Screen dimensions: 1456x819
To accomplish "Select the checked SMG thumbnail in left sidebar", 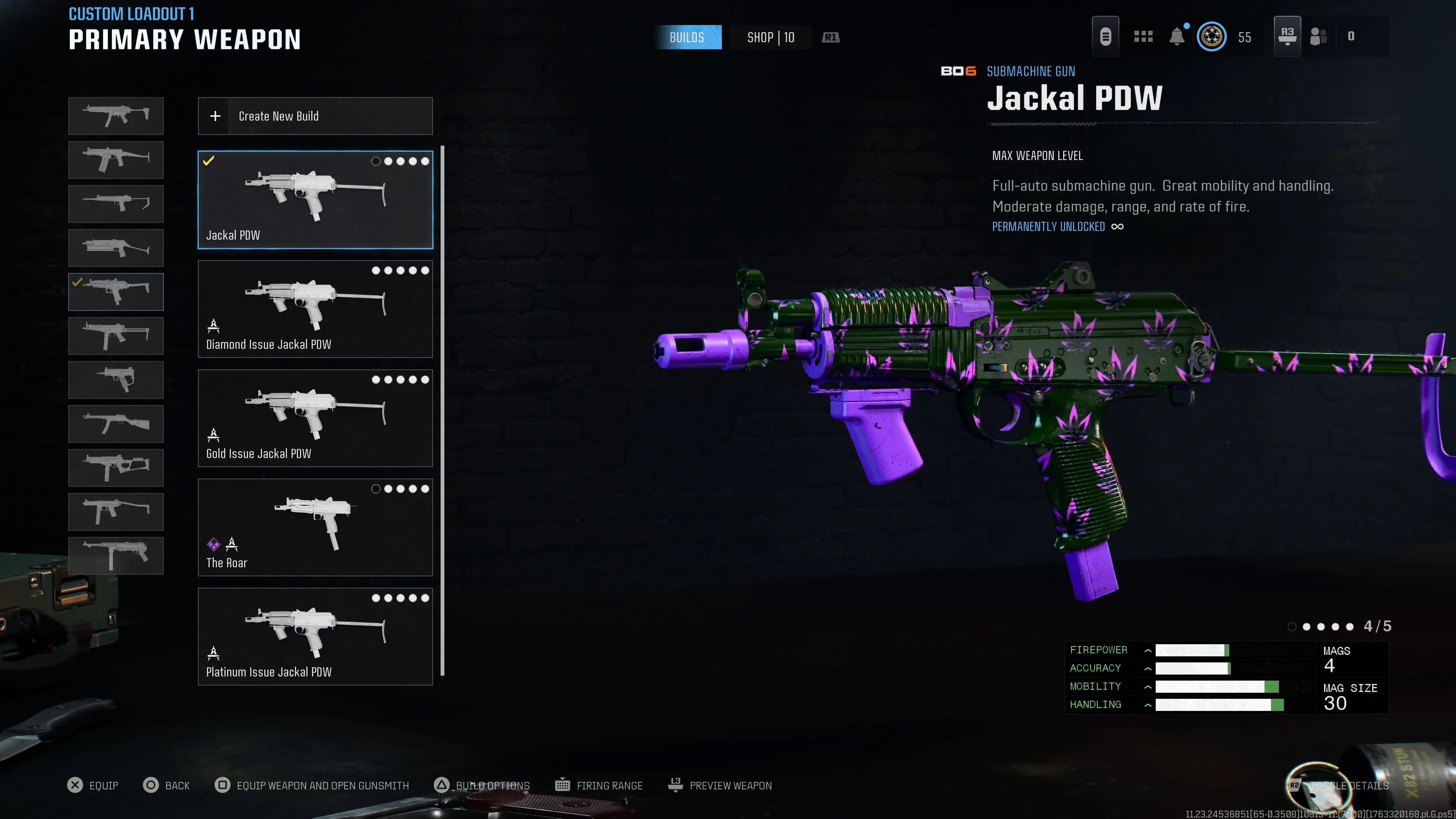I will click(x=115, y=292).
